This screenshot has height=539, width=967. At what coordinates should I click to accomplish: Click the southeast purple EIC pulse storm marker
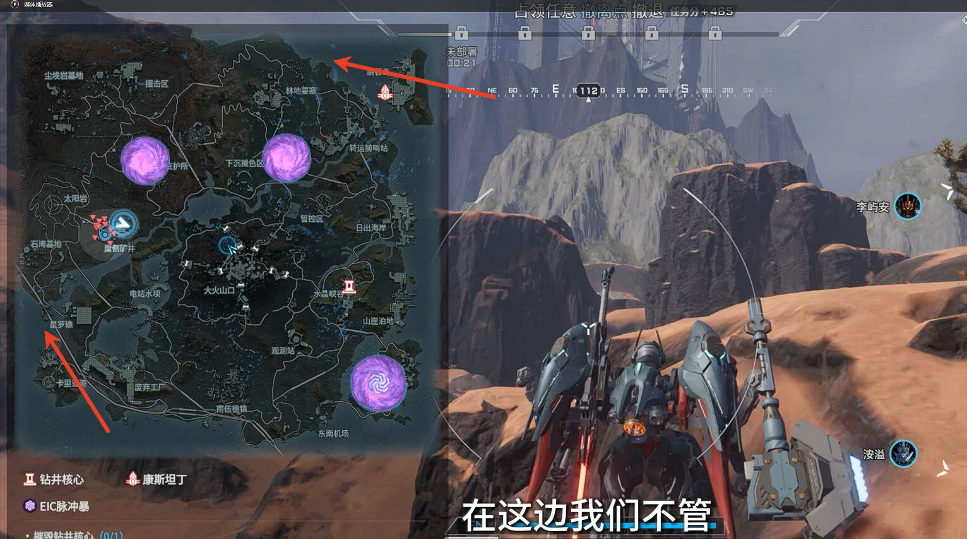pyautogui.click(x=378, y=381)
